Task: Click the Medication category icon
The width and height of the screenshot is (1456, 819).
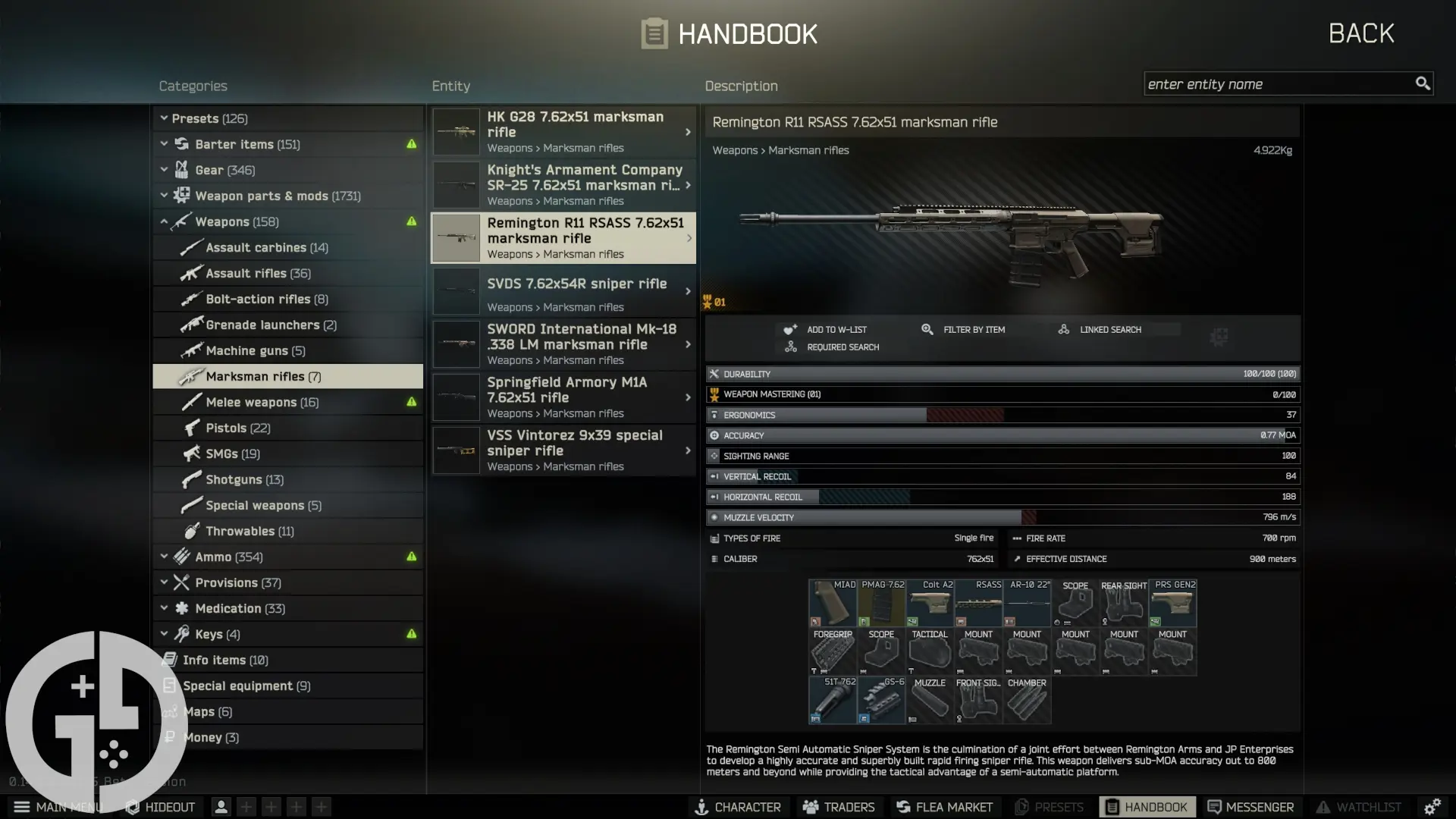Action: click(x=180, y=608)
